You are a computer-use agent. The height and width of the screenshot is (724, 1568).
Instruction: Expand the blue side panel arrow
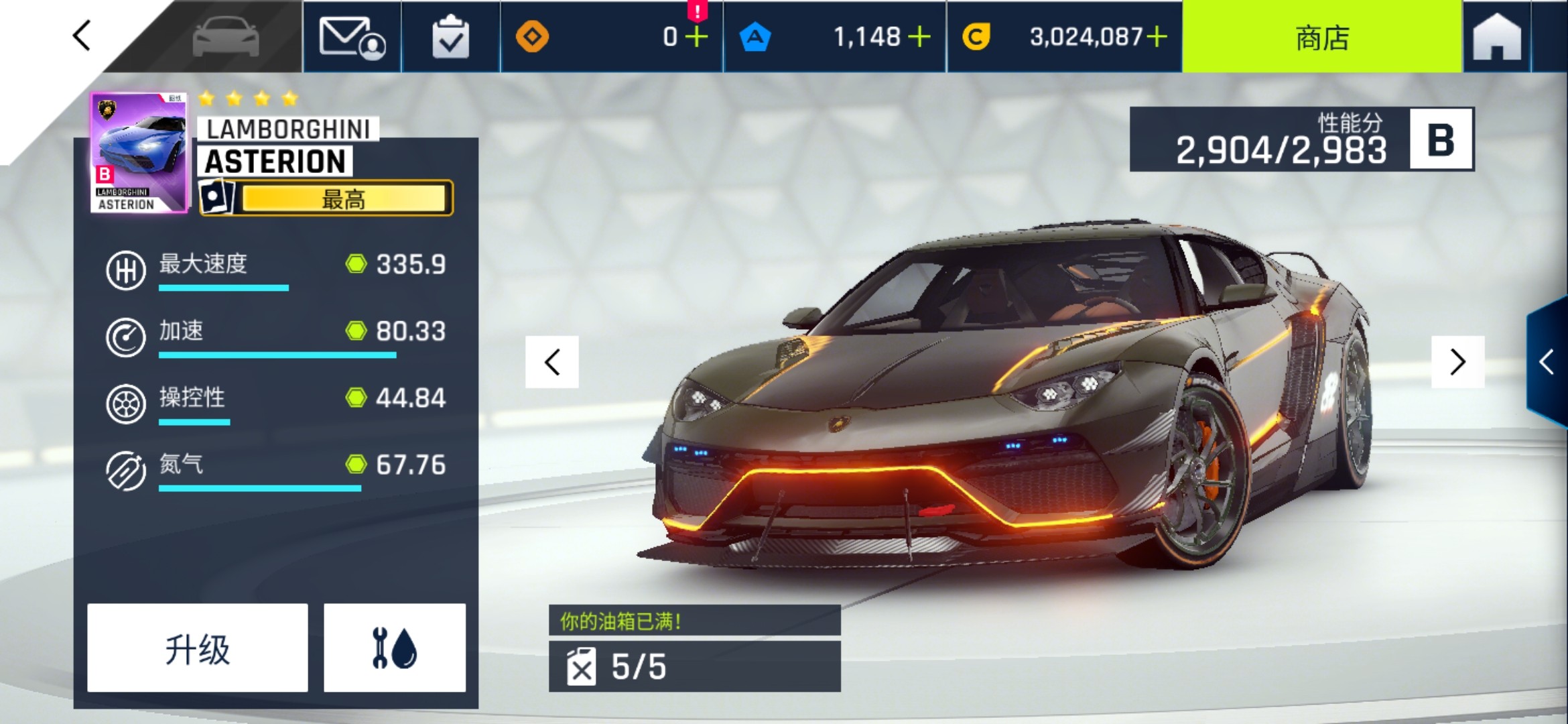click(1547, 362)
